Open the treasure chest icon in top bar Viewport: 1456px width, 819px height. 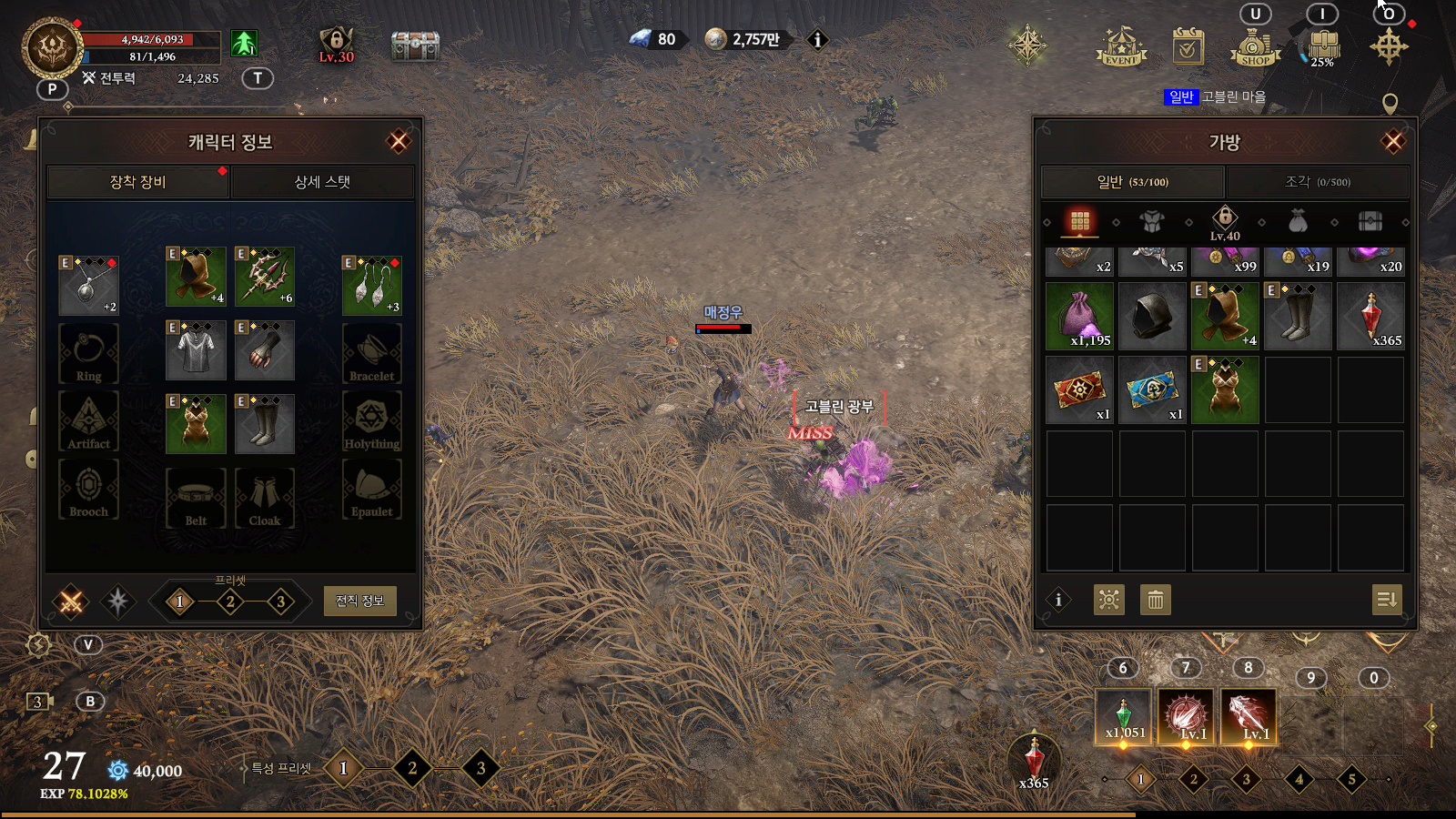(415, 45)
